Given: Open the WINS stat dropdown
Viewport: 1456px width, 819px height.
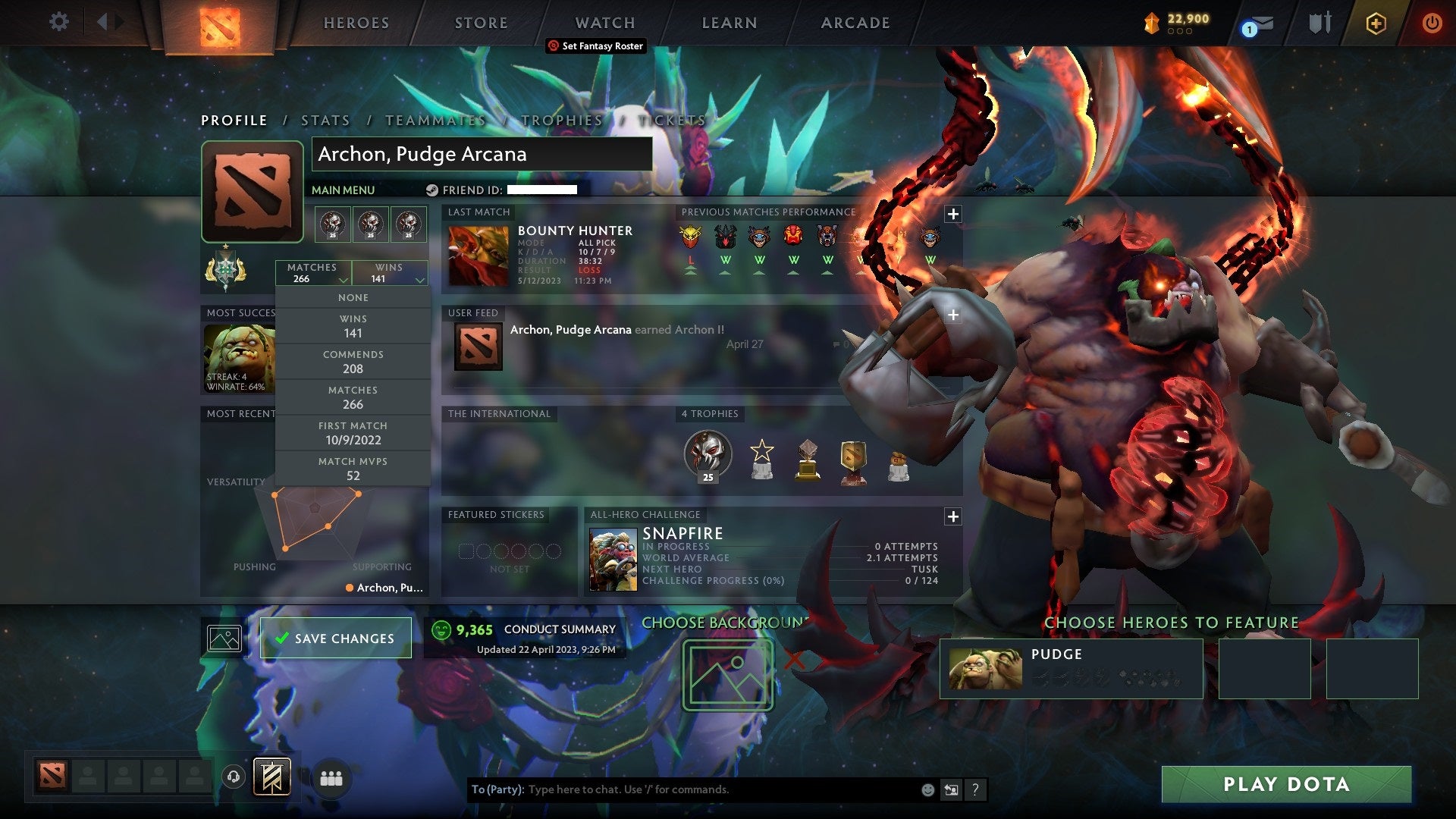Looking at the screenshot, I should 391,273.
